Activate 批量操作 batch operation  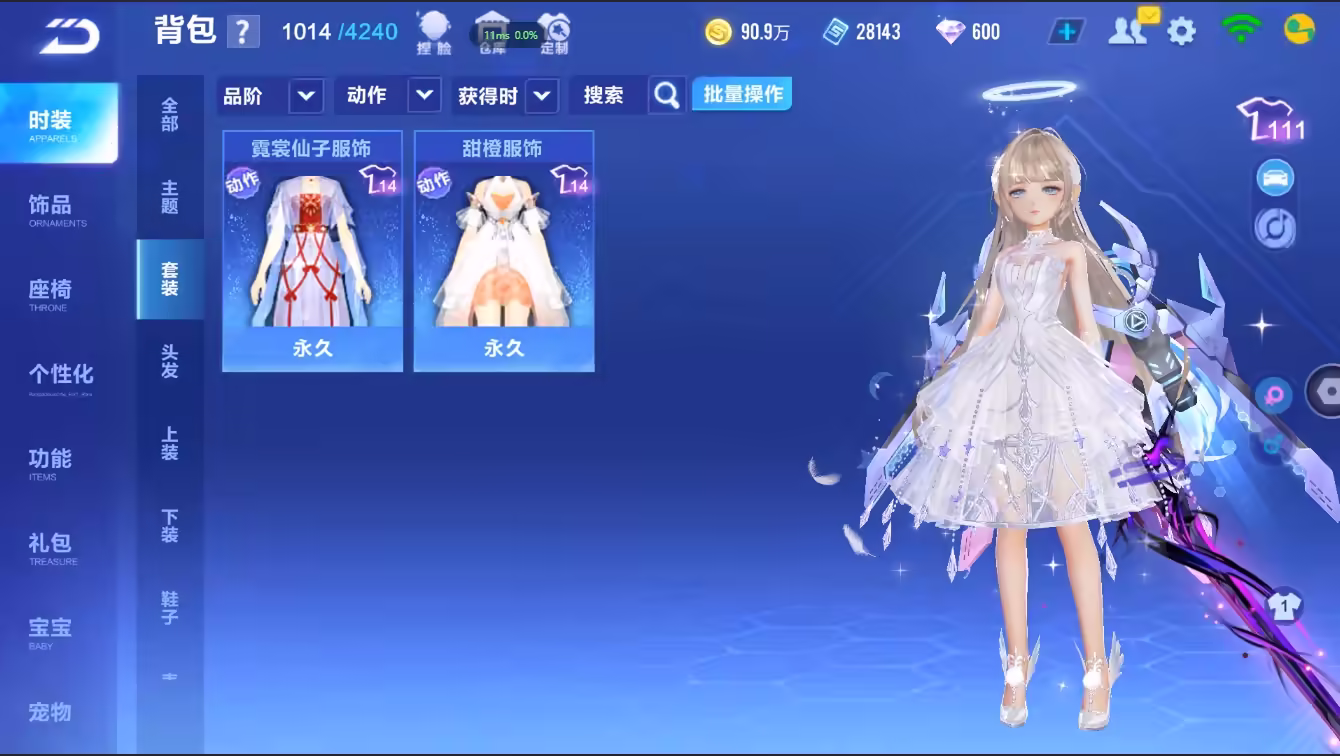(742, 95)
